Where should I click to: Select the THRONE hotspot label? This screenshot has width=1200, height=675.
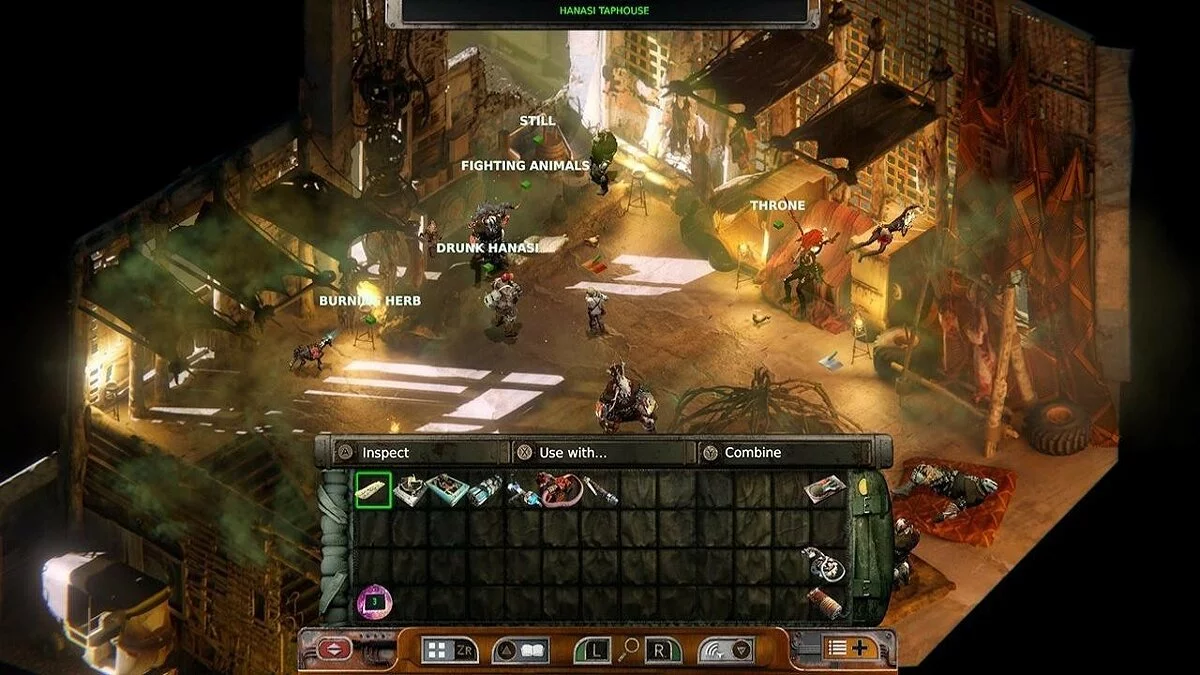click(x=777, y=206)
